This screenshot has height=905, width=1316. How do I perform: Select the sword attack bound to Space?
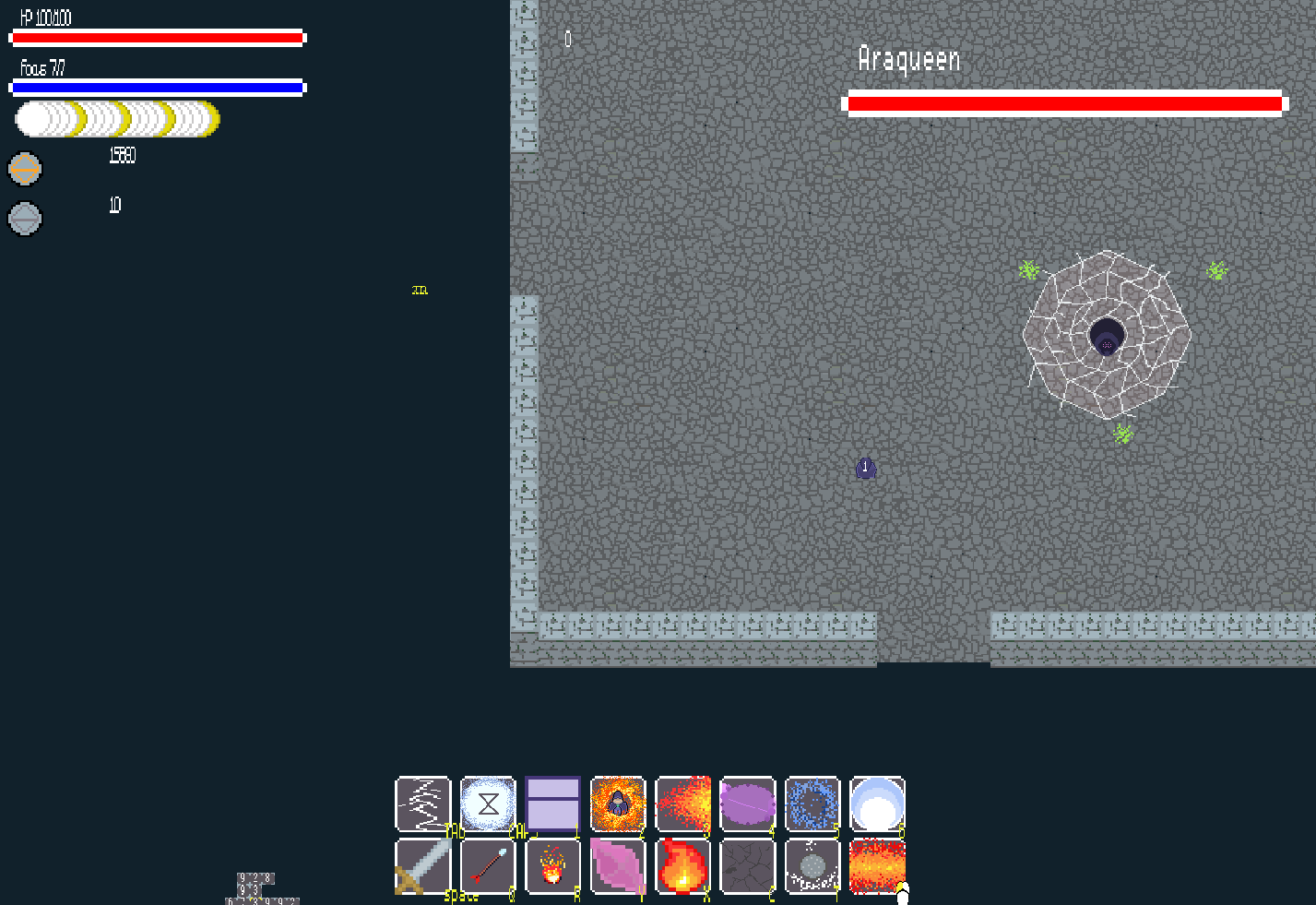pos(421,865)
